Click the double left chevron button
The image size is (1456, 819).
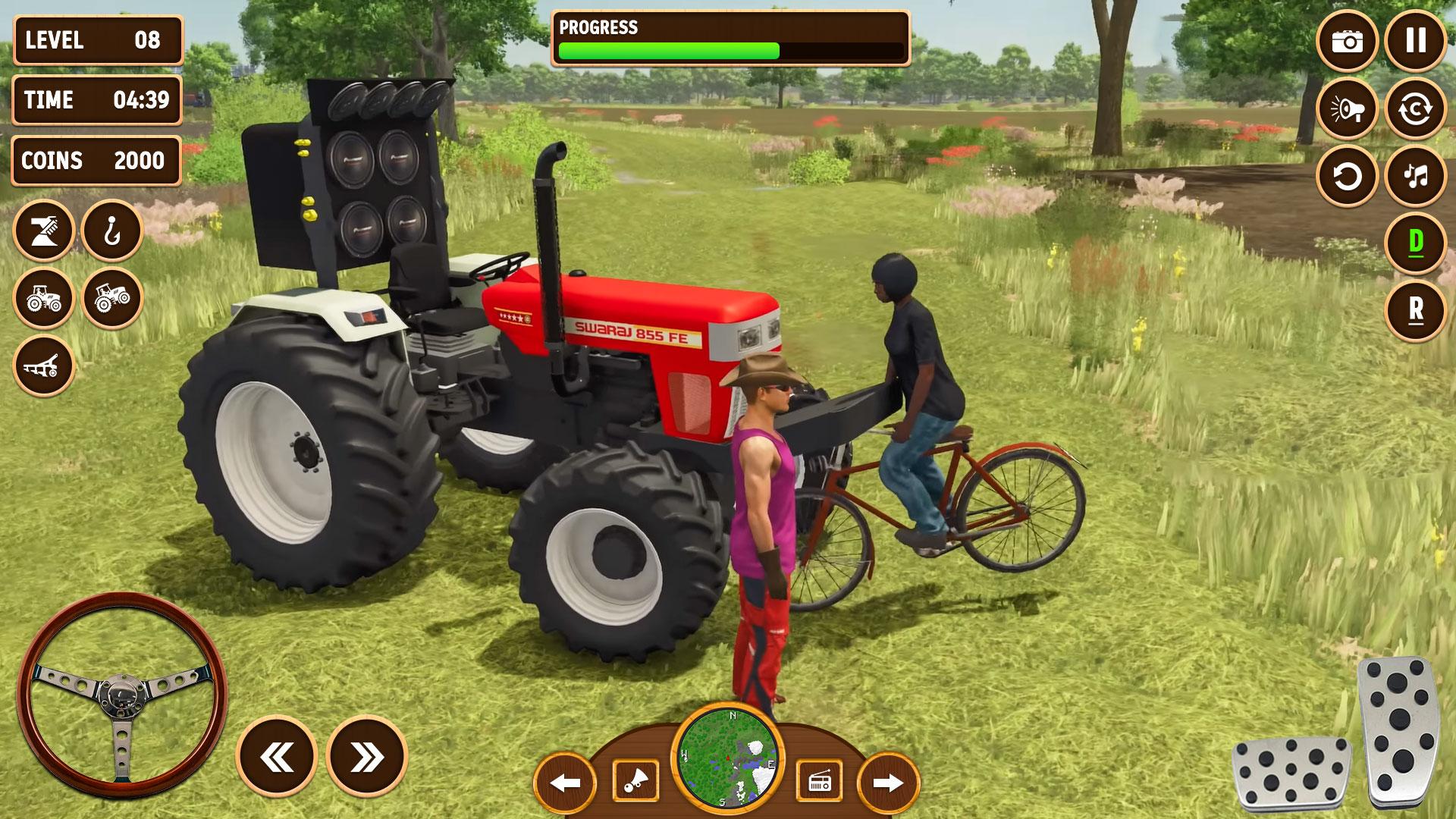point(277,756)
